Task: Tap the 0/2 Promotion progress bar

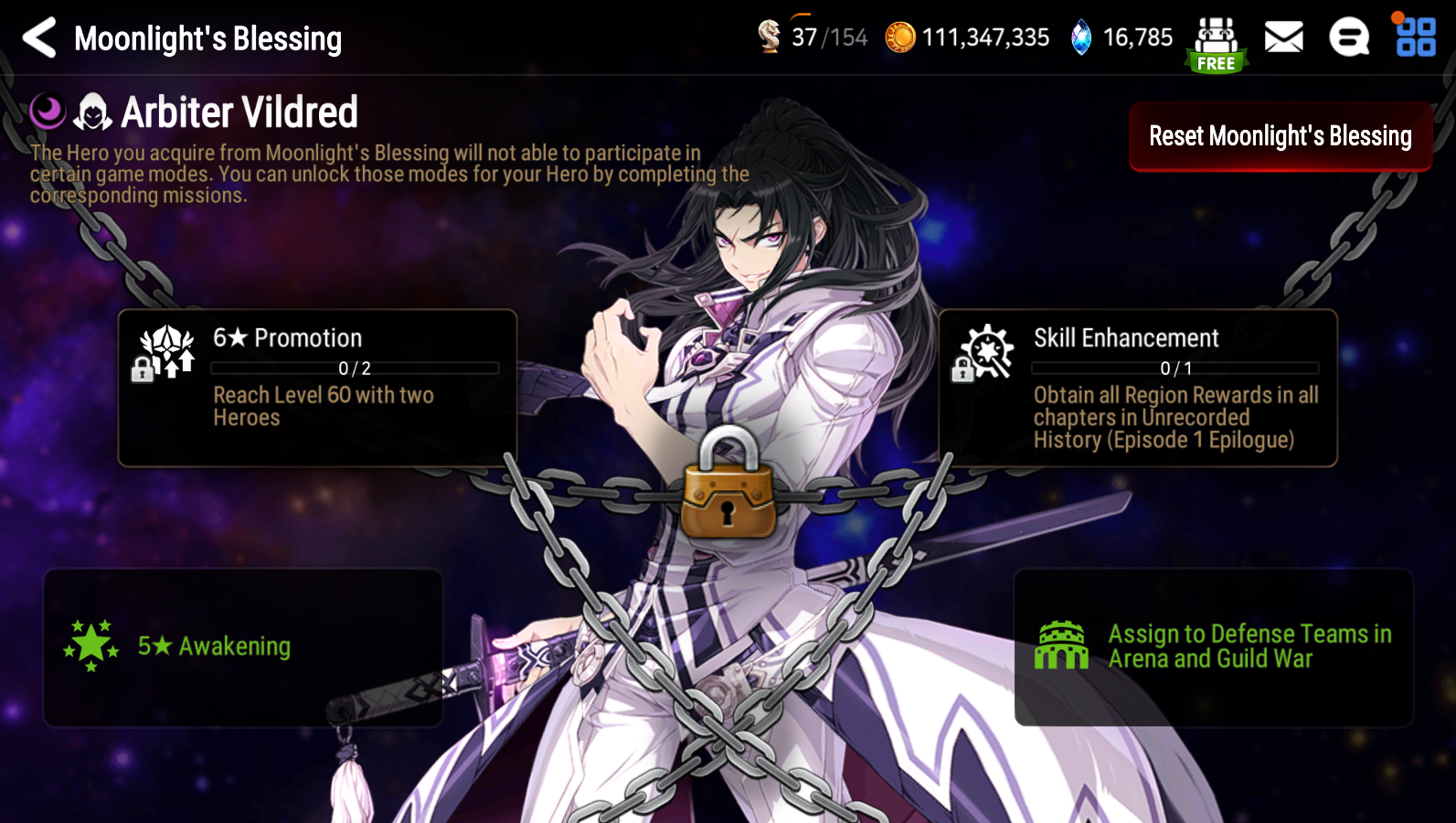Action: point(356,369)
